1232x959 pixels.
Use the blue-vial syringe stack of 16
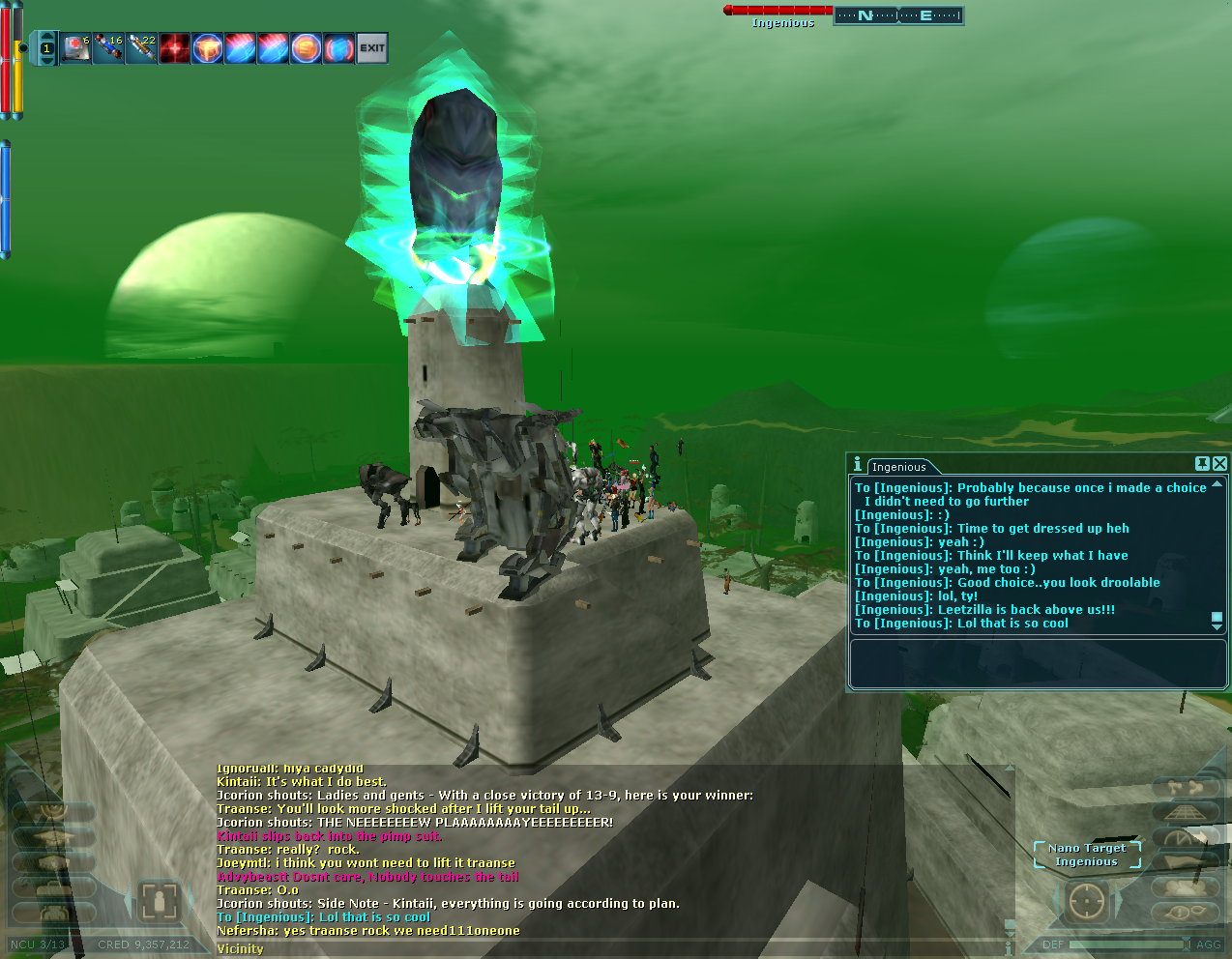click(108, 47)
